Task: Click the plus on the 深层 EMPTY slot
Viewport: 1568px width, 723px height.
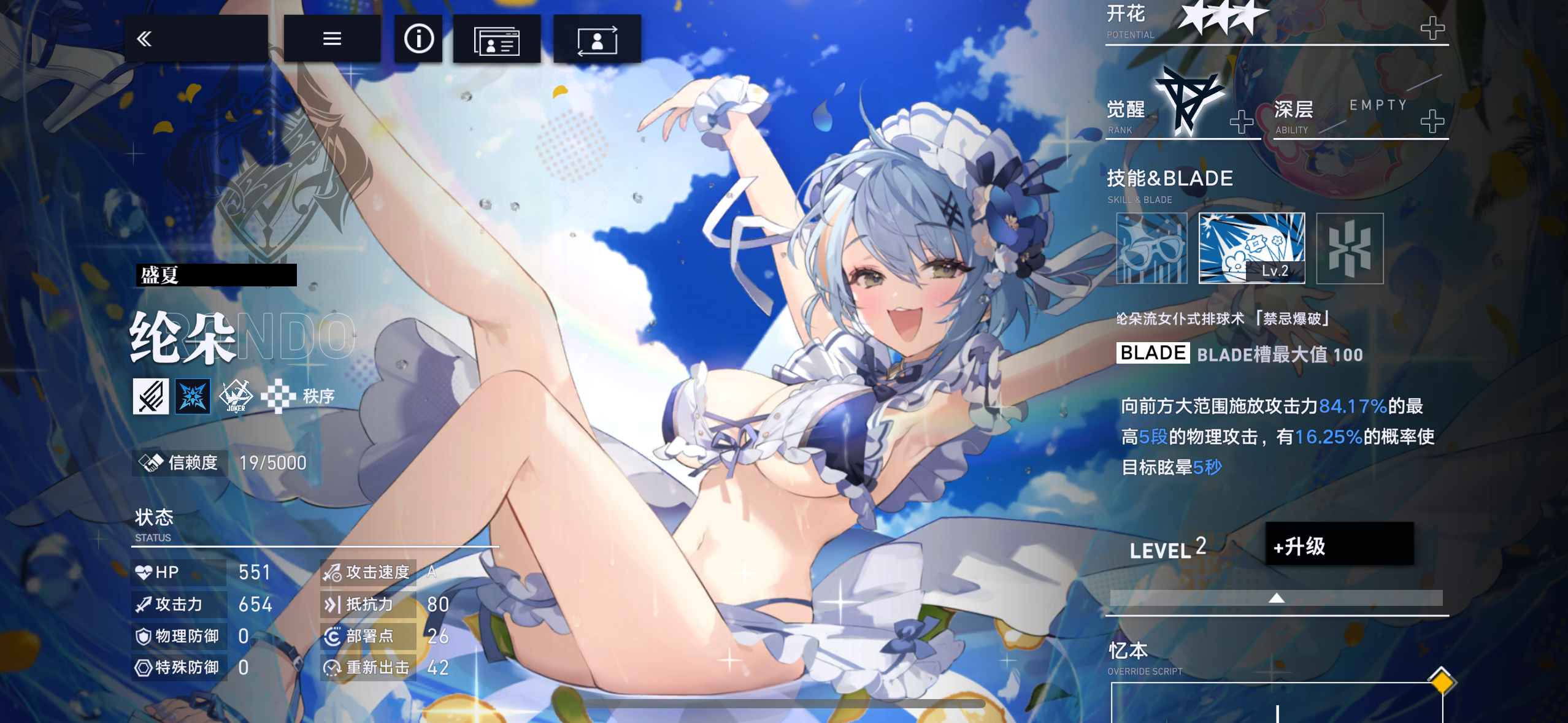Action: pos(1434,121)
